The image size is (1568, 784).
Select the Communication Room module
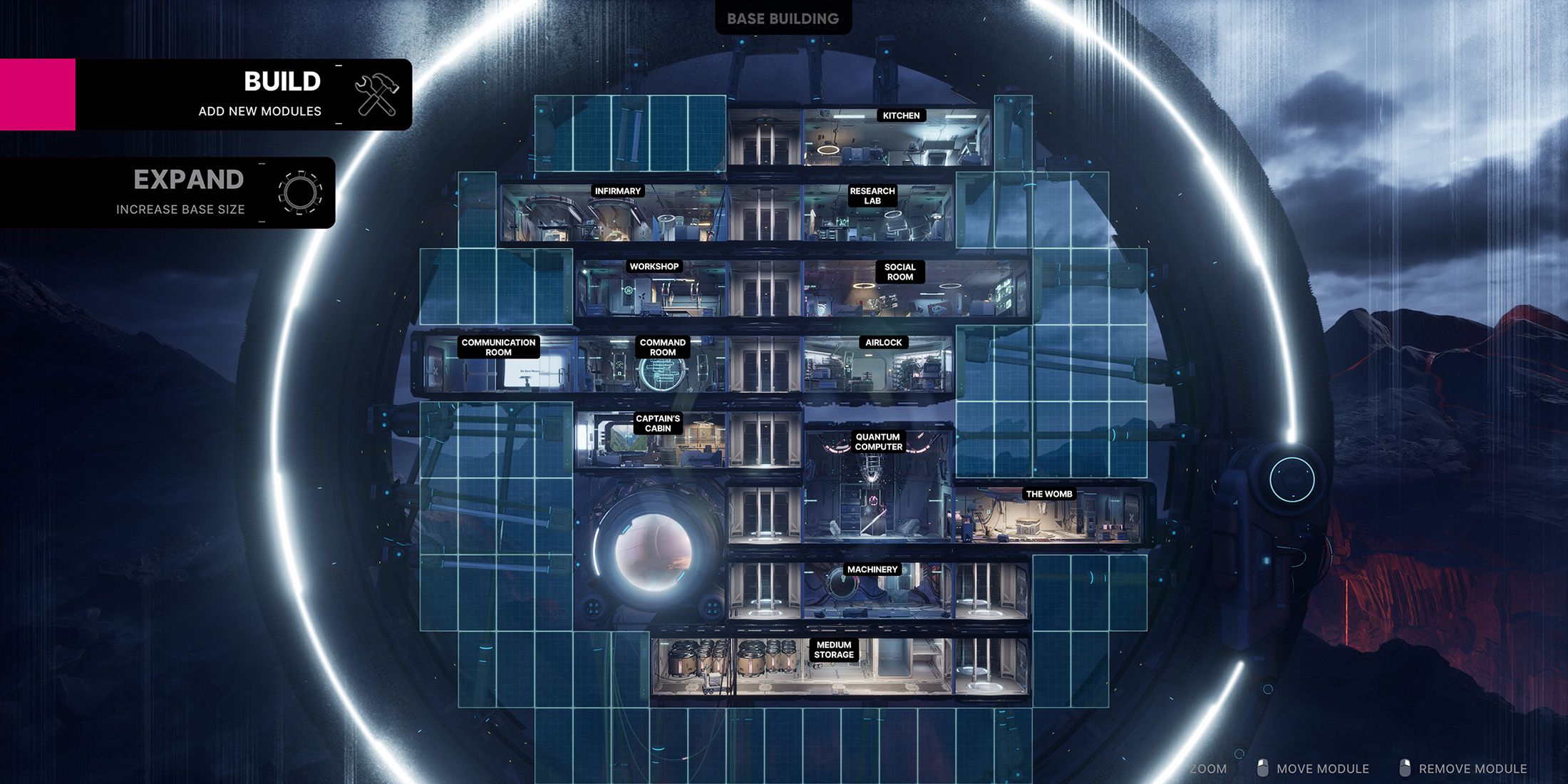[x=500, y=347]
